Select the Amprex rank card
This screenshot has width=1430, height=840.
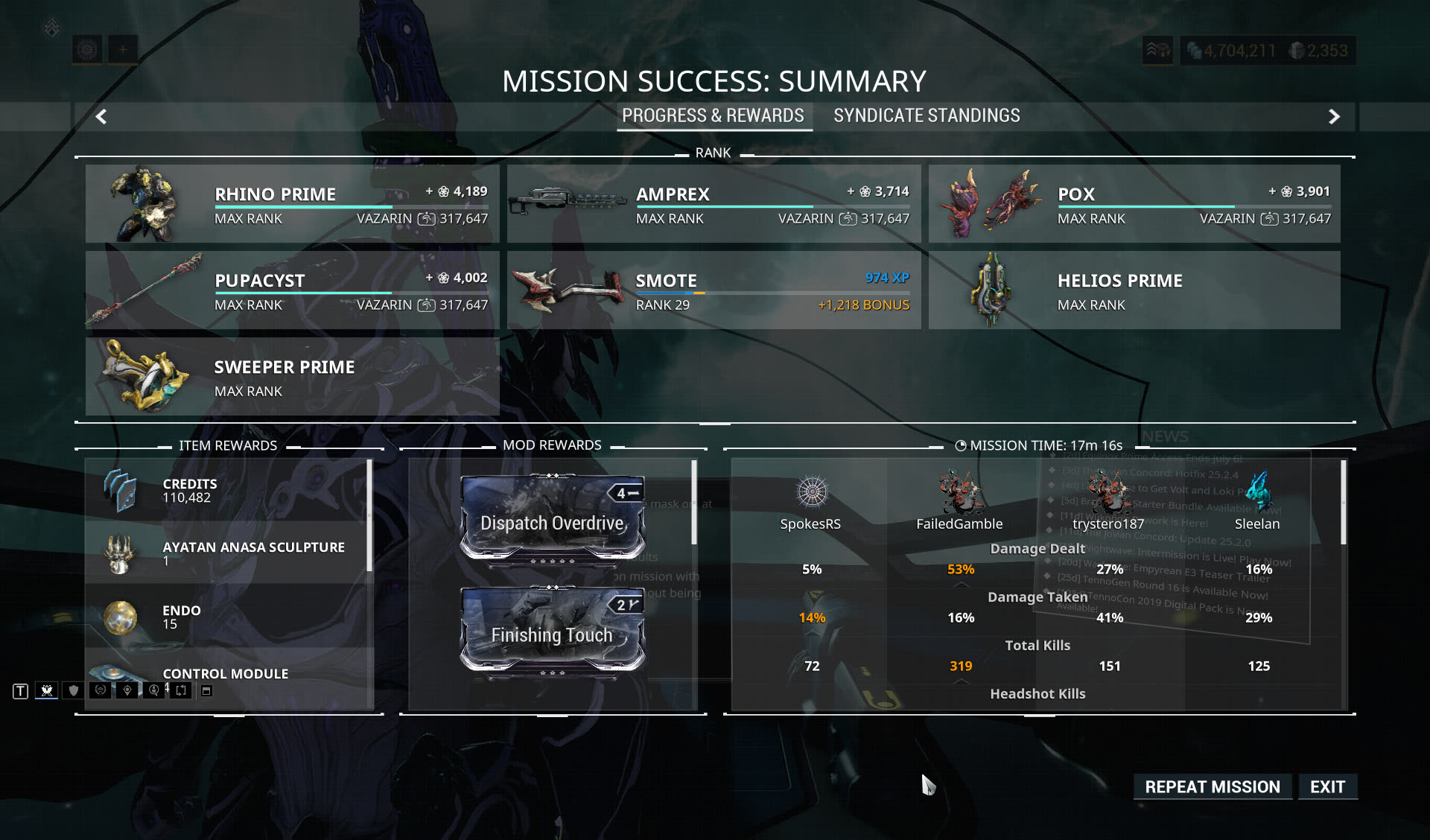pos(714,203)
